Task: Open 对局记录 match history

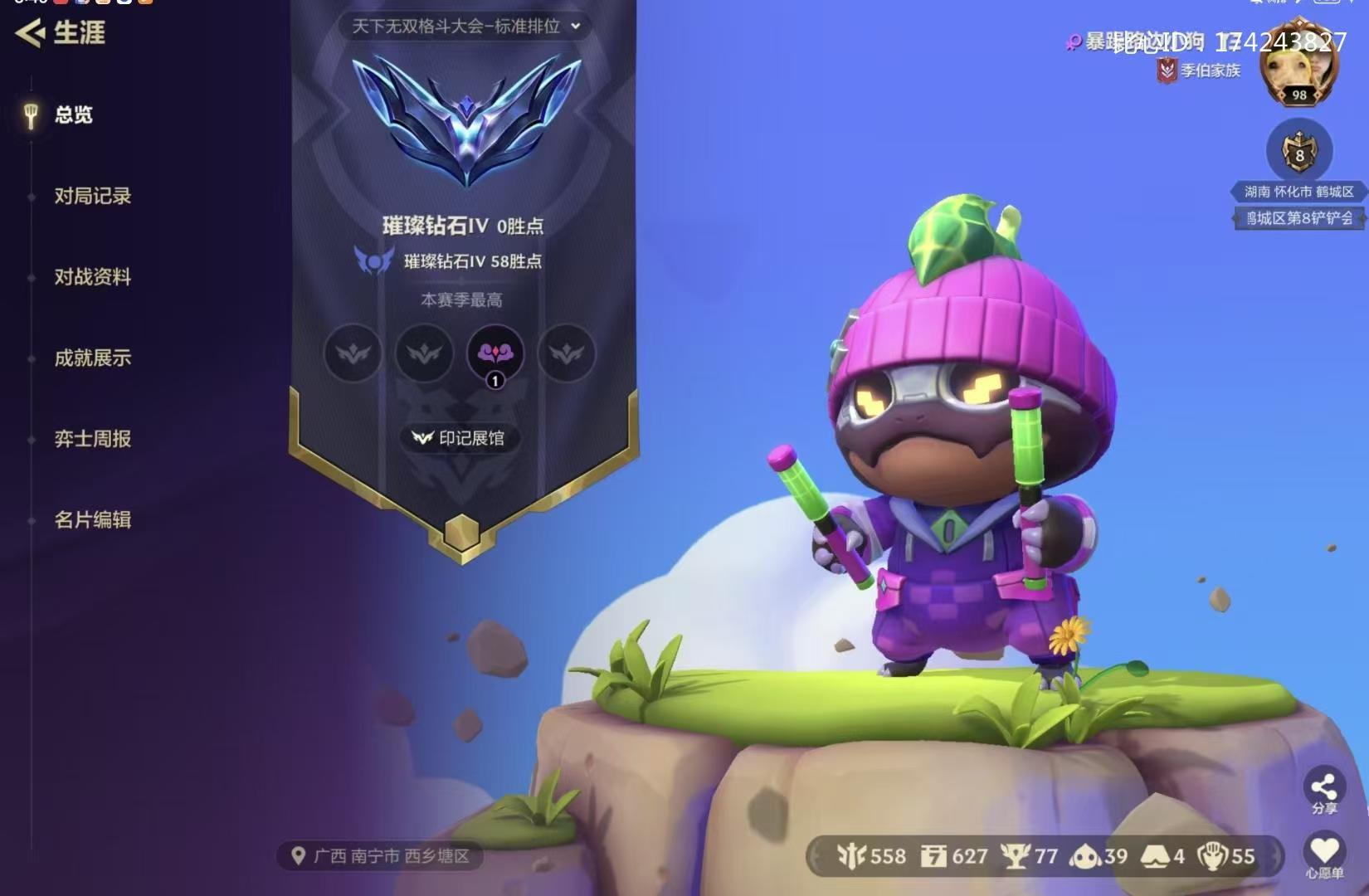Action: tap(92, 196)
